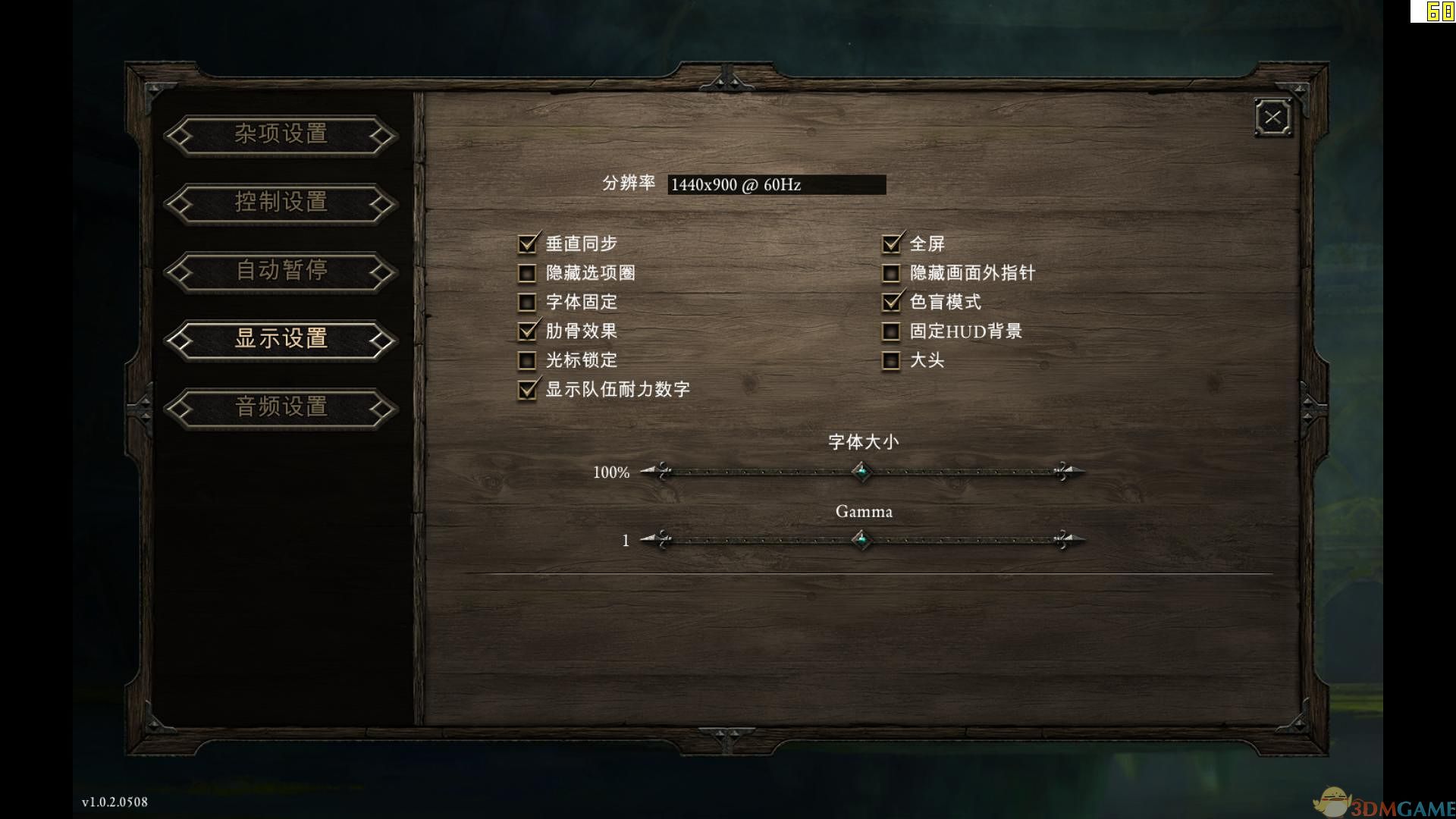The image size is (1456, 819).
Task: Switch to the 控制设置 section
Action: [281, 203]
